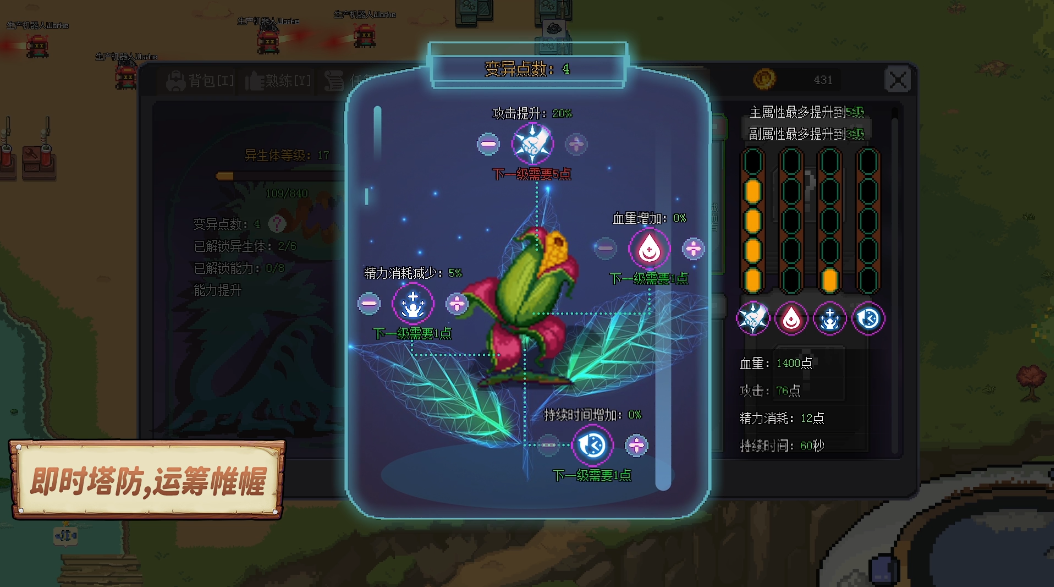The image size is (1054, 587).
Task: Click the corn plant mutant in the jar
Action: [x=528, y=300]
